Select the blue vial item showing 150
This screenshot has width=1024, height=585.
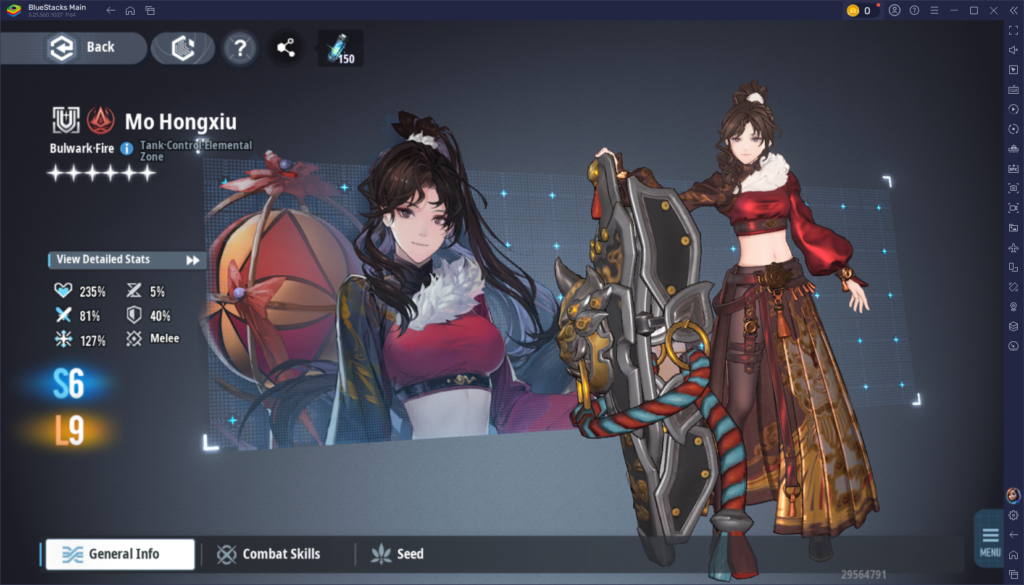pyautogui.click(x=340, y=48)
